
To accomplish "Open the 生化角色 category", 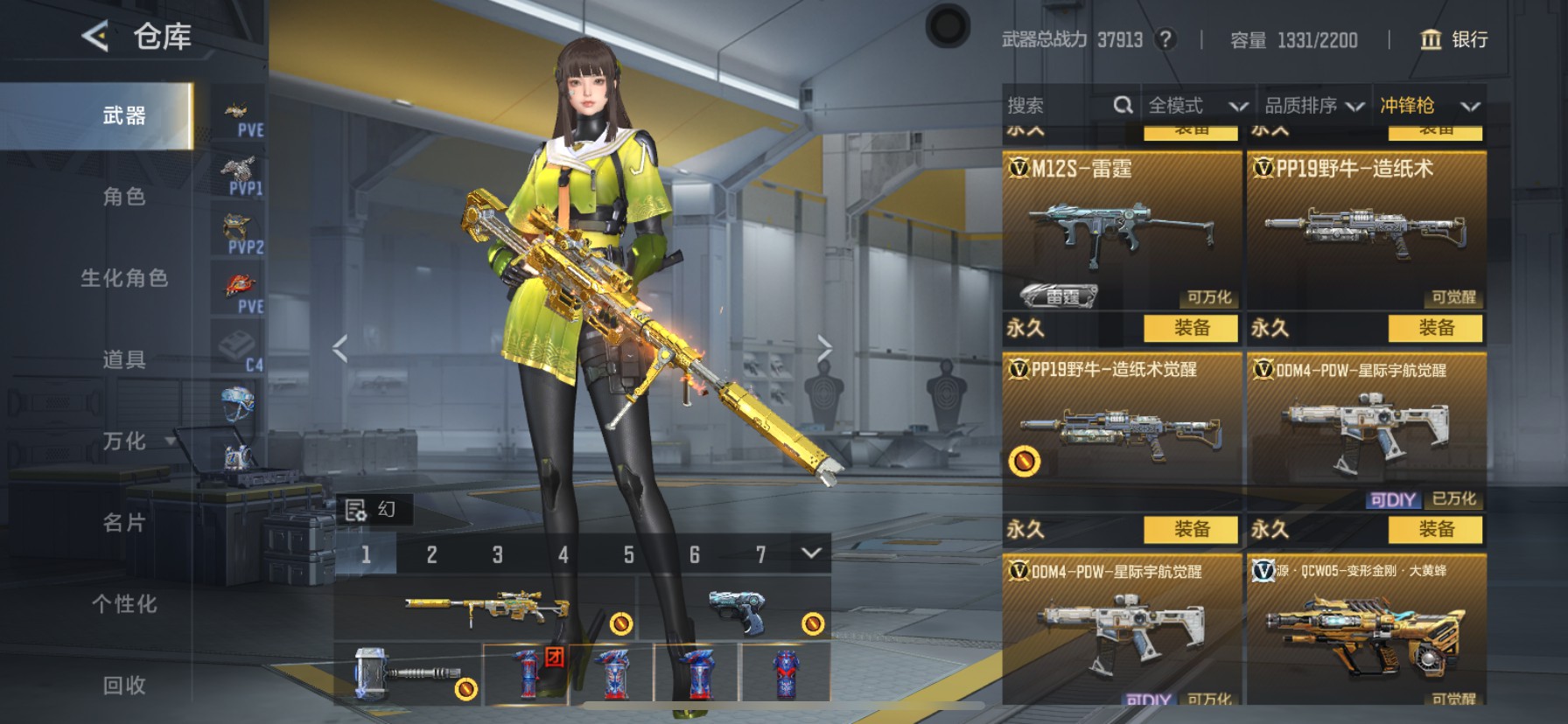I will click(x=124, y=278).
